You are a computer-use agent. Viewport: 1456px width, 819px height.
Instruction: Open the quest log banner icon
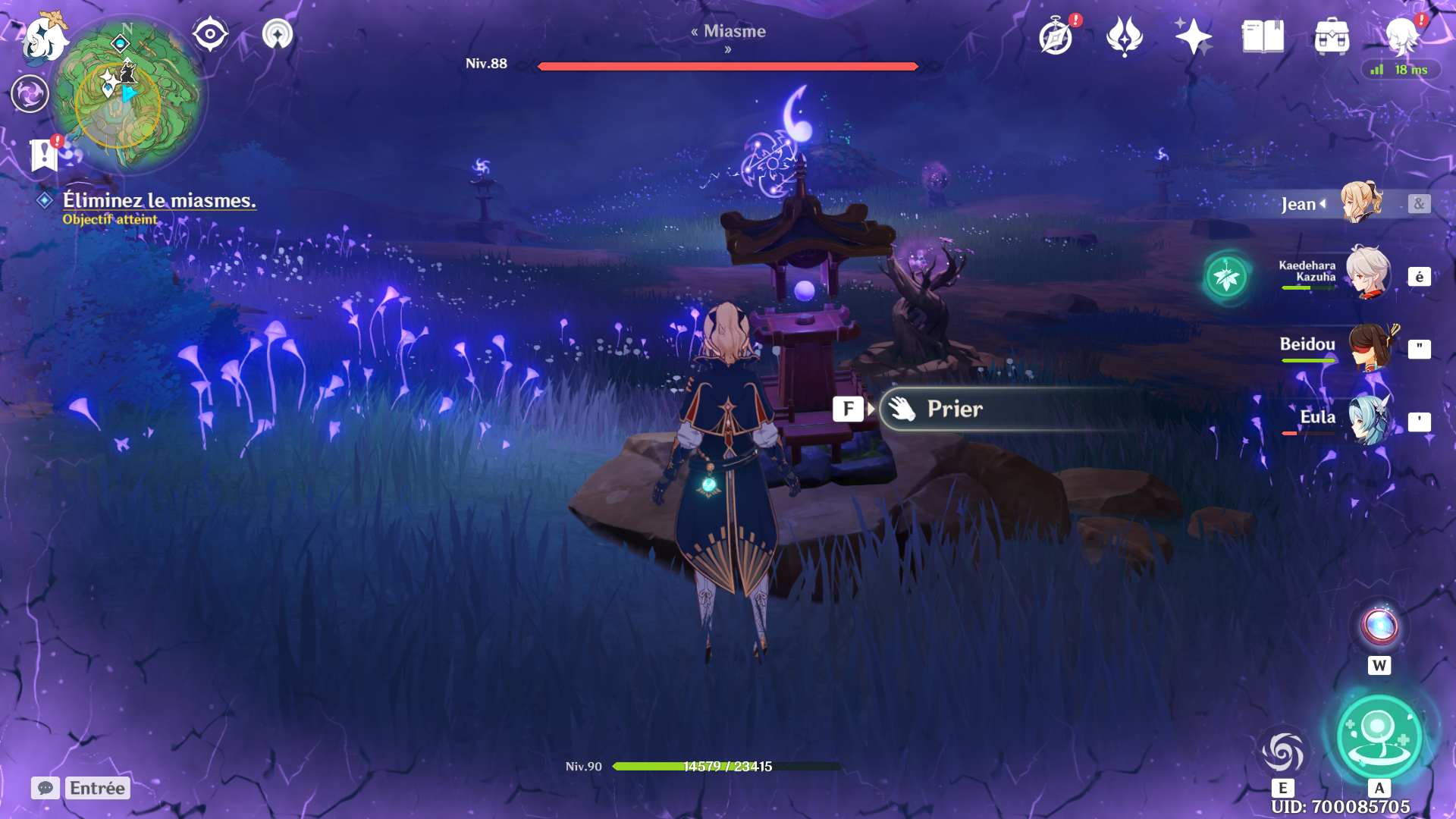coord(44,155)
